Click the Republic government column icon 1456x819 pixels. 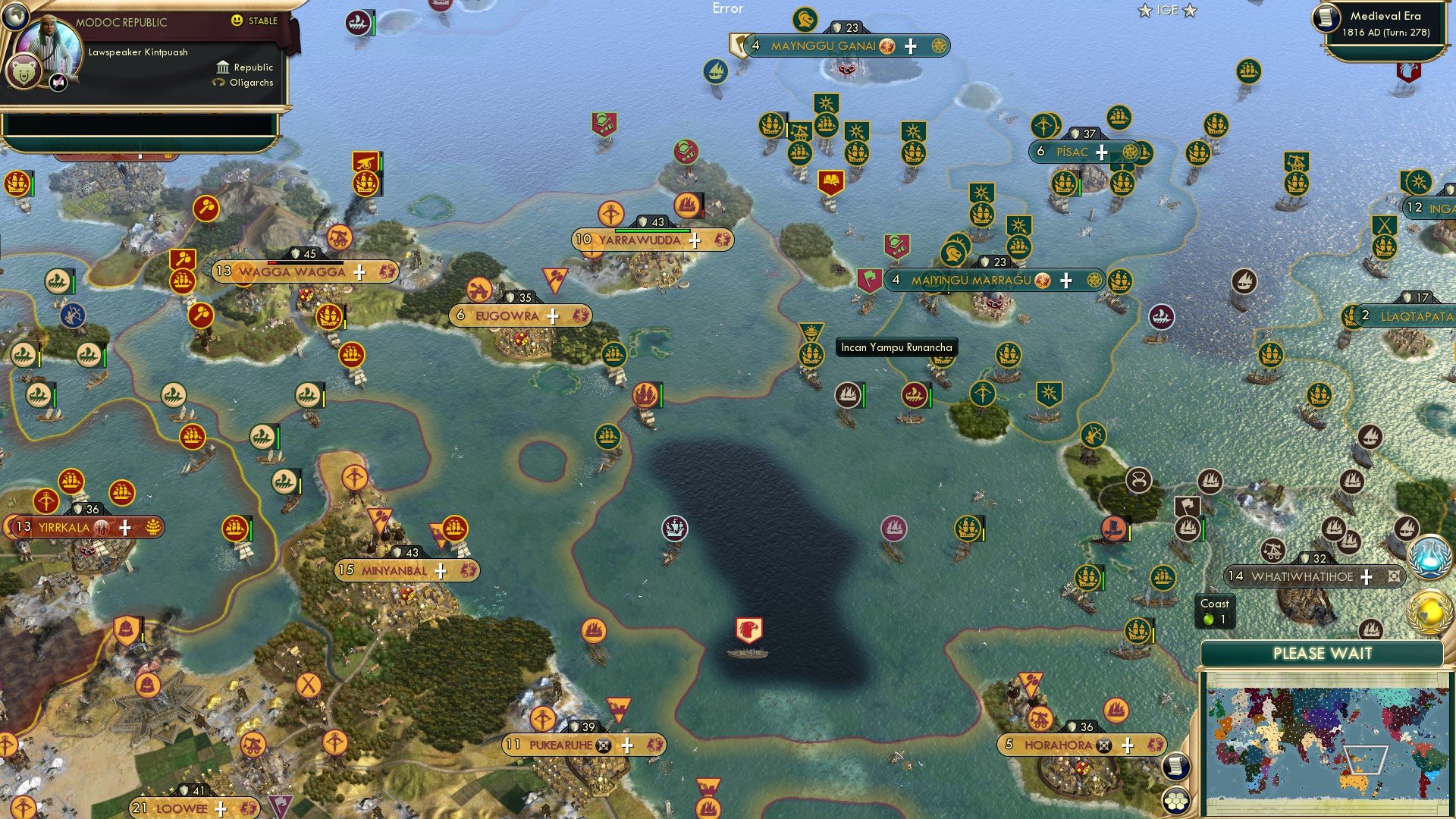pyautogui.click(x=224, y=67)
